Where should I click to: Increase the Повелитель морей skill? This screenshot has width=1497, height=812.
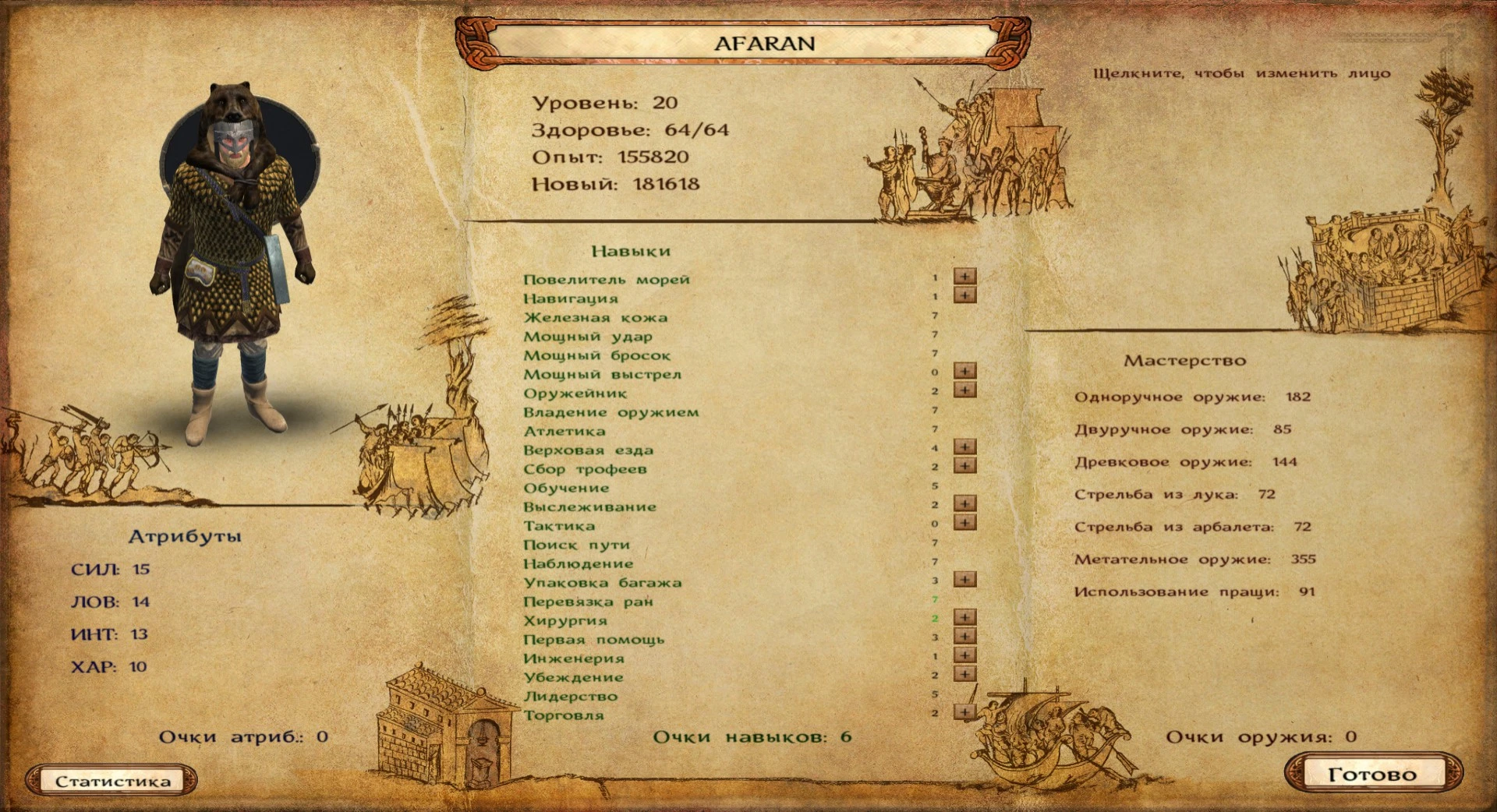964,278
